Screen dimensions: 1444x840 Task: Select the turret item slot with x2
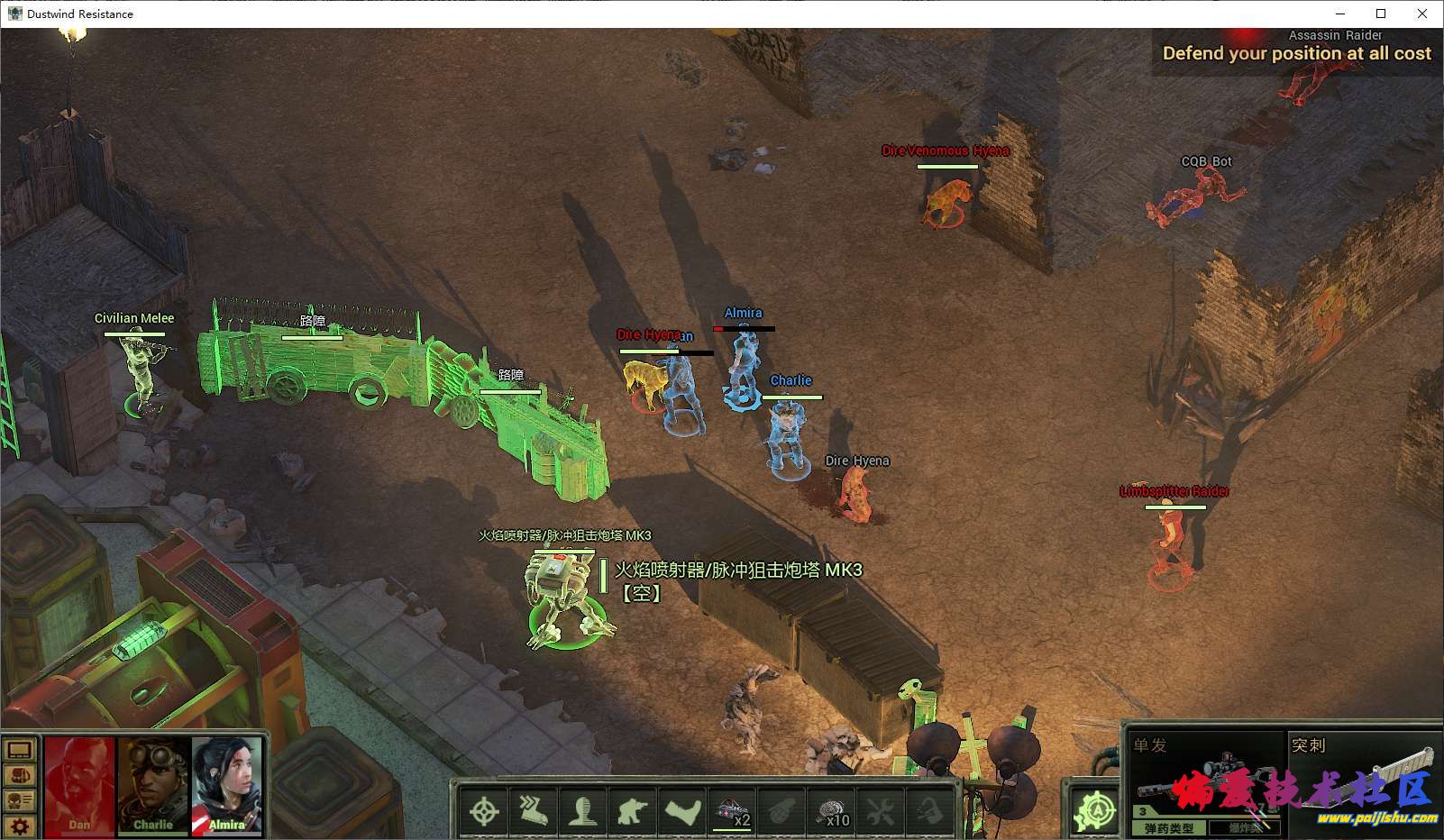coord(732,811)
